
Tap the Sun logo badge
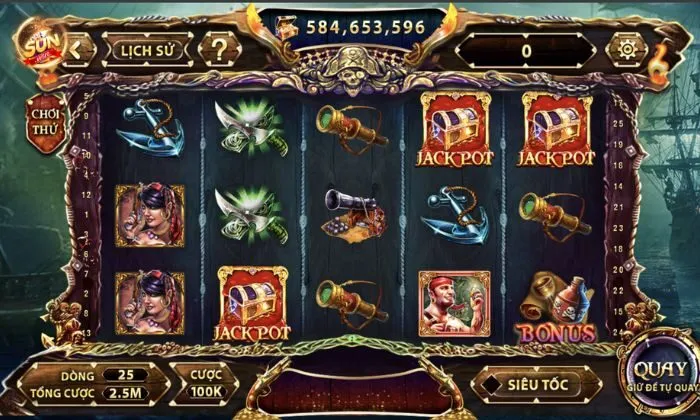pos(37,44)
